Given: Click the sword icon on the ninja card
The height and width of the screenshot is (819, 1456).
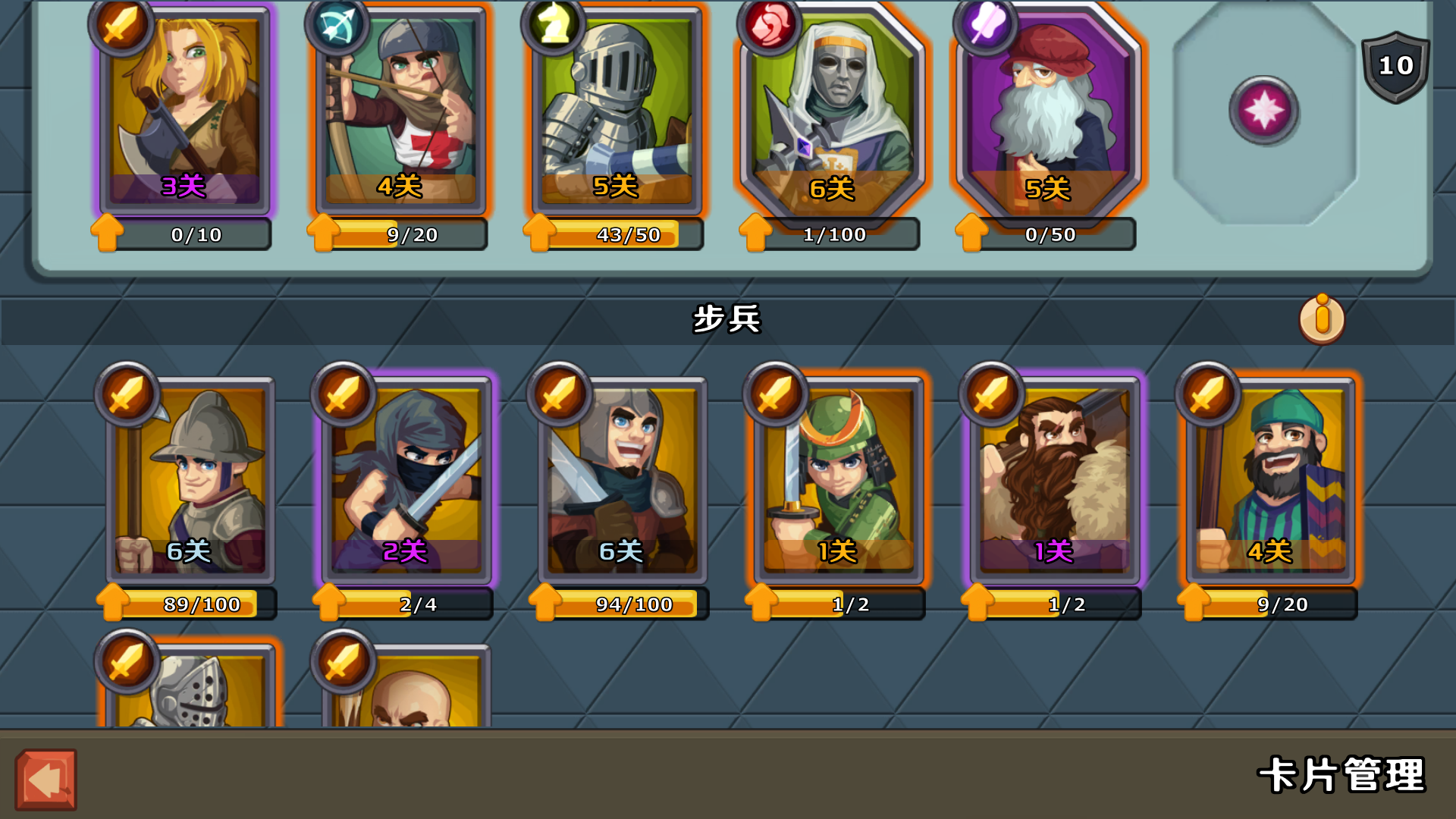Looking at the screenshot, I should (x=344, y=394).
